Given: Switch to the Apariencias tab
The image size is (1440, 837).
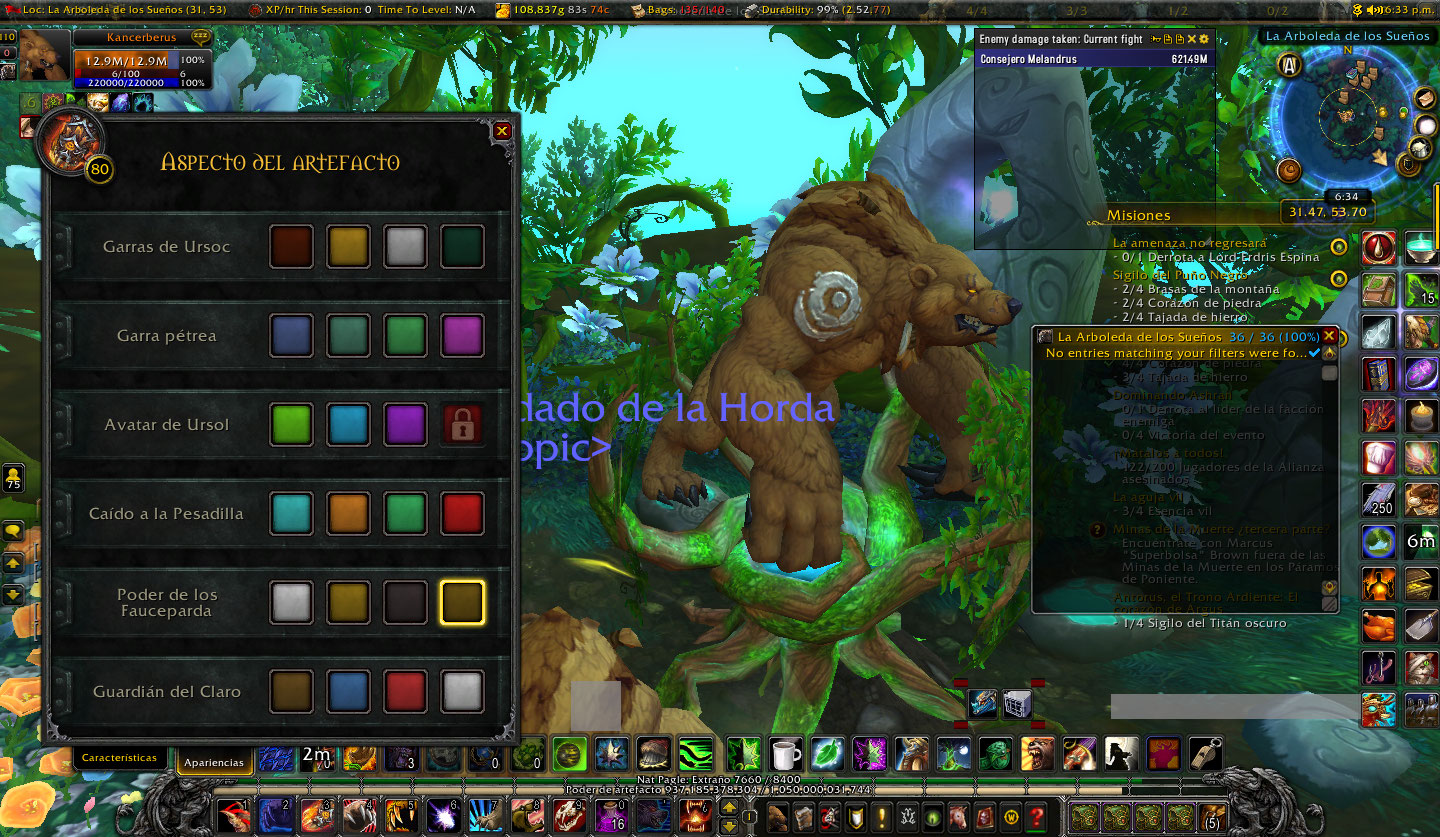Looking at the screenshot, I should pos(214,761).
